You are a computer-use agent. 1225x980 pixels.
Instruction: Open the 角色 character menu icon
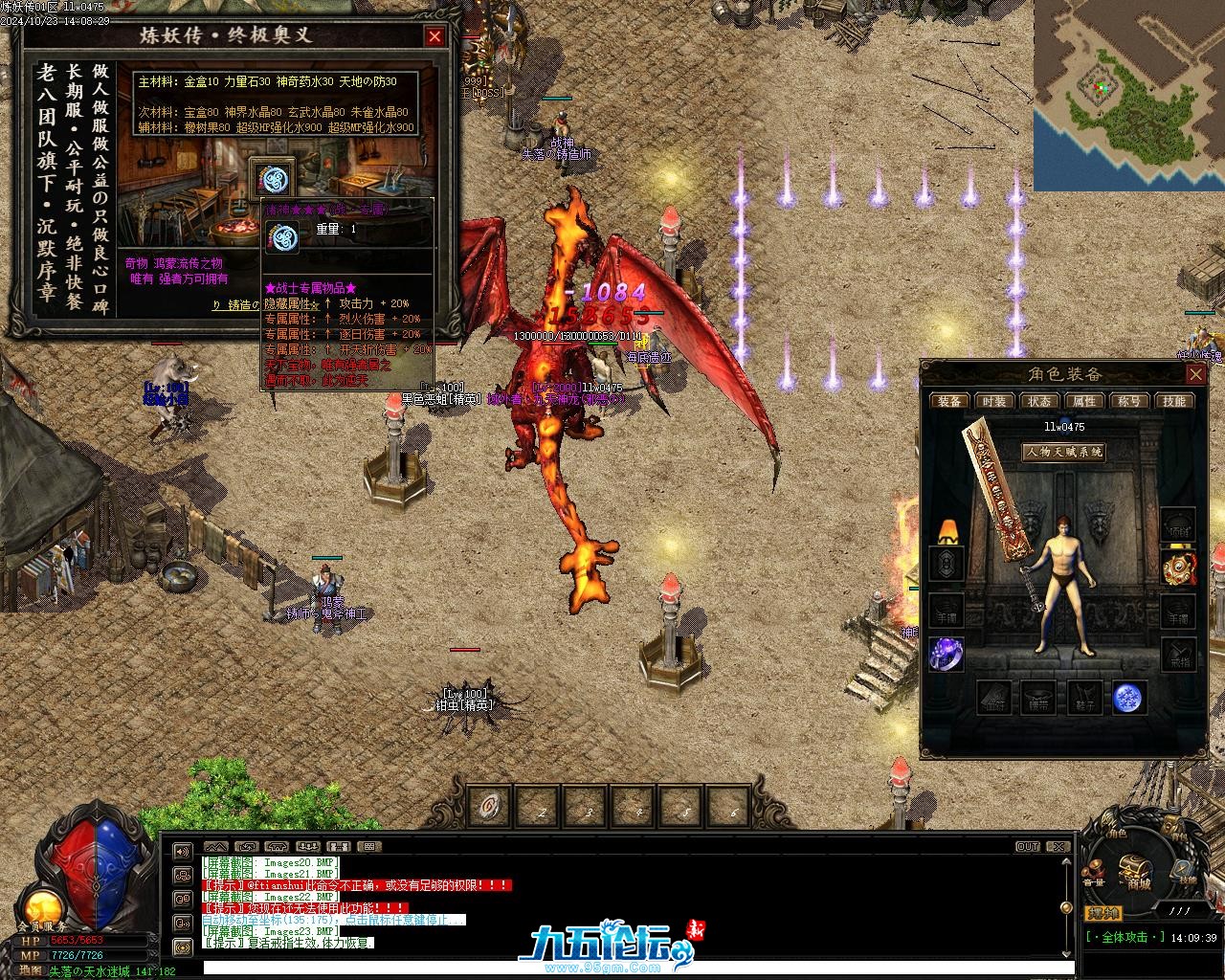click(1116, 835)
